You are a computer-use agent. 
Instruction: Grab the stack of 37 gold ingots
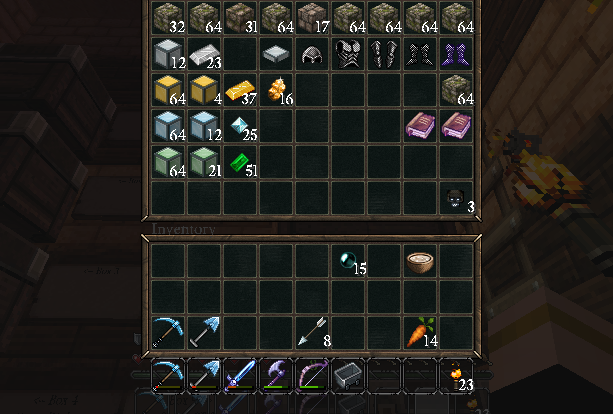point(240,91)
